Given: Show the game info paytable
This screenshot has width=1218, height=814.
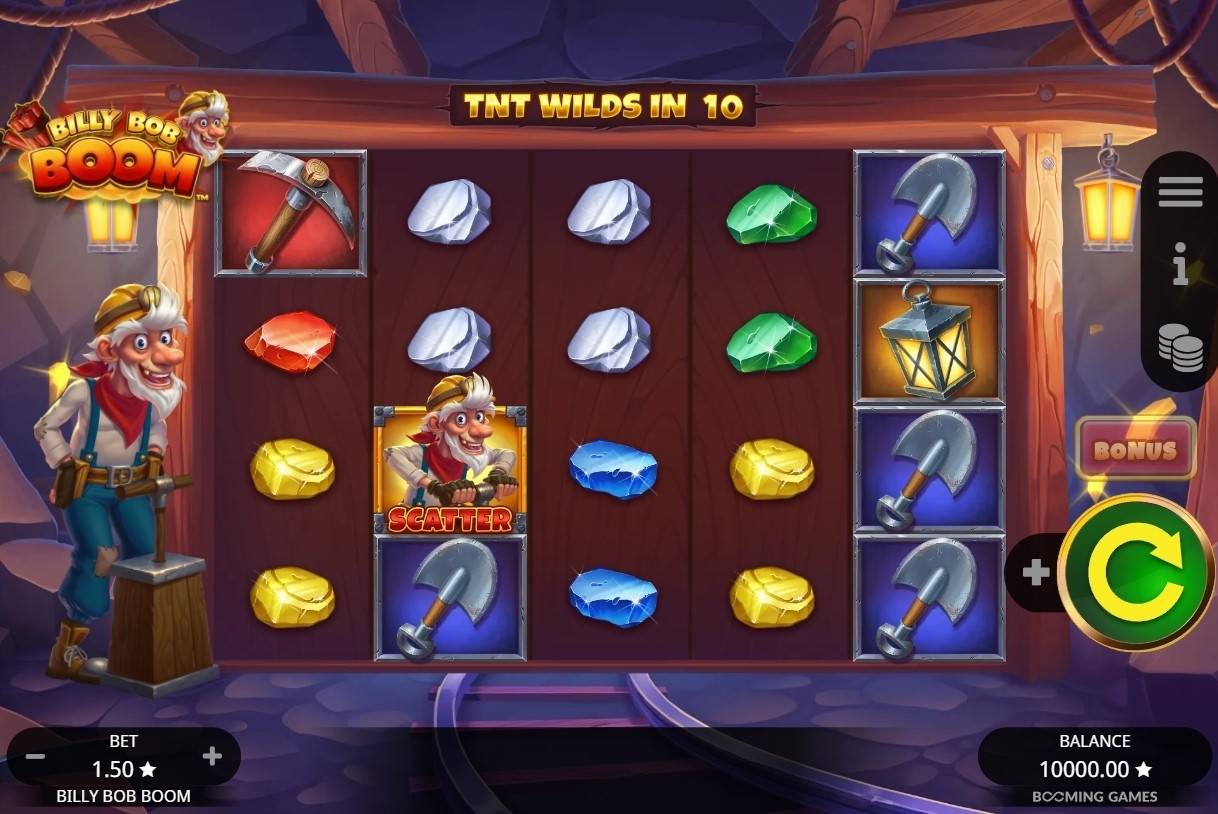Looking at the screenshot, I should pos(1180,268).
